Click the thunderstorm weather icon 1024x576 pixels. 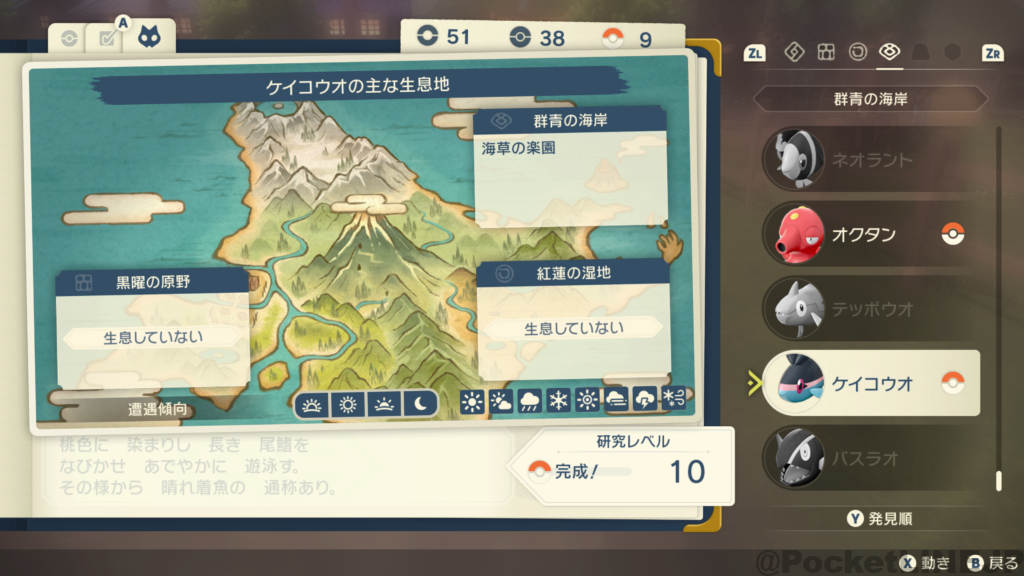645,402
